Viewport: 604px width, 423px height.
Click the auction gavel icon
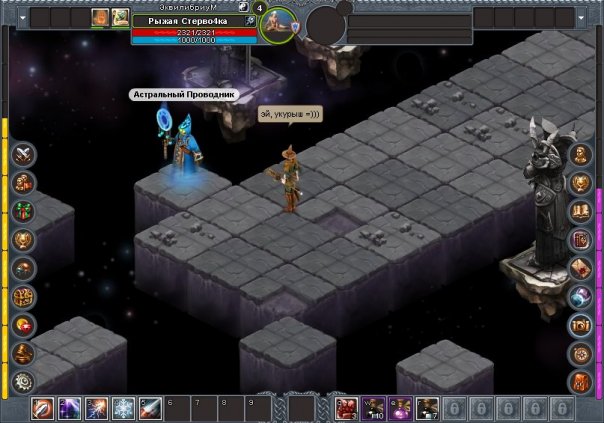pyautogui.click(x=23, y=353)
